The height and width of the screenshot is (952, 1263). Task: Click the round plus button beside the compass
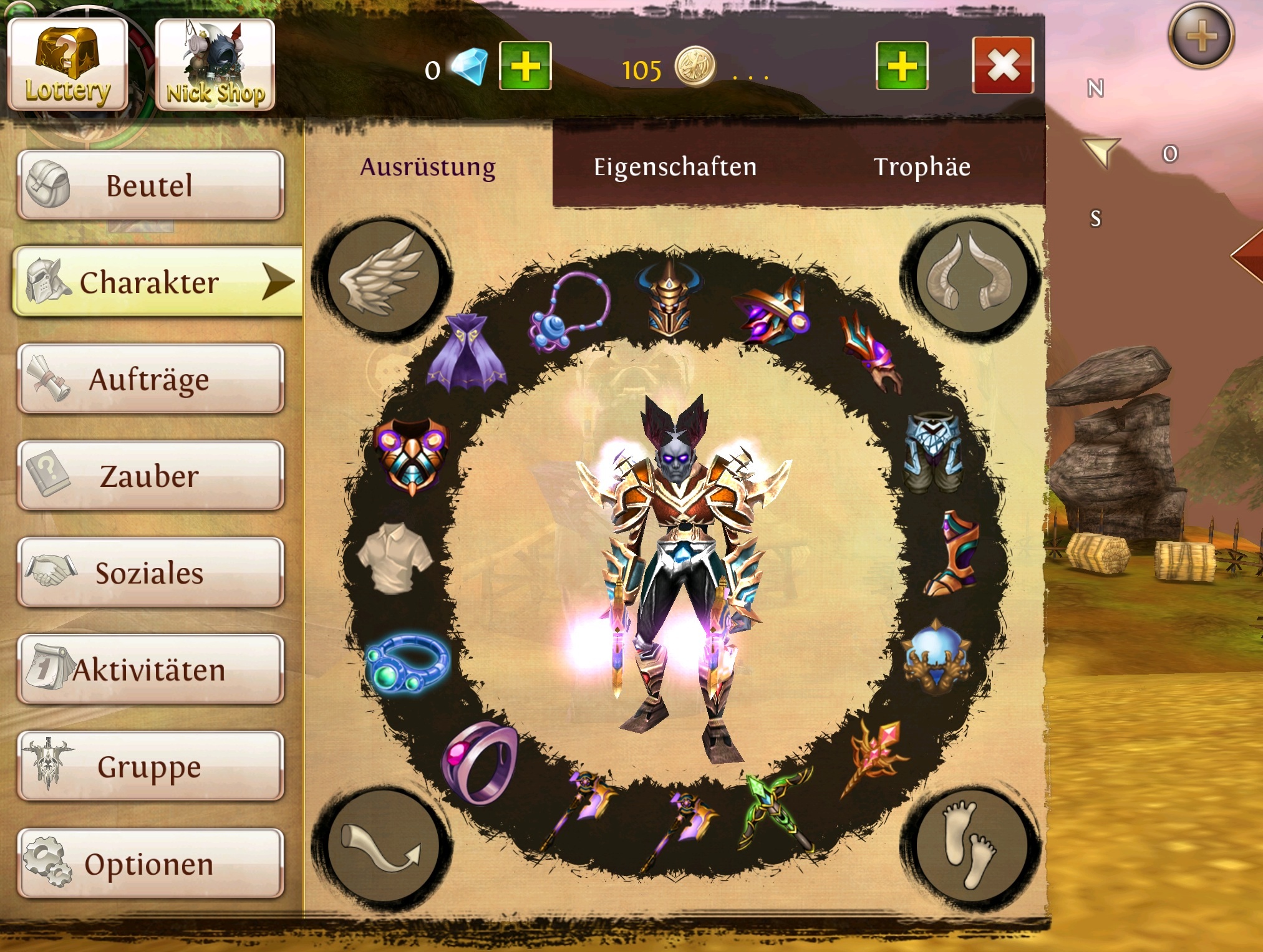(1201, 36)
